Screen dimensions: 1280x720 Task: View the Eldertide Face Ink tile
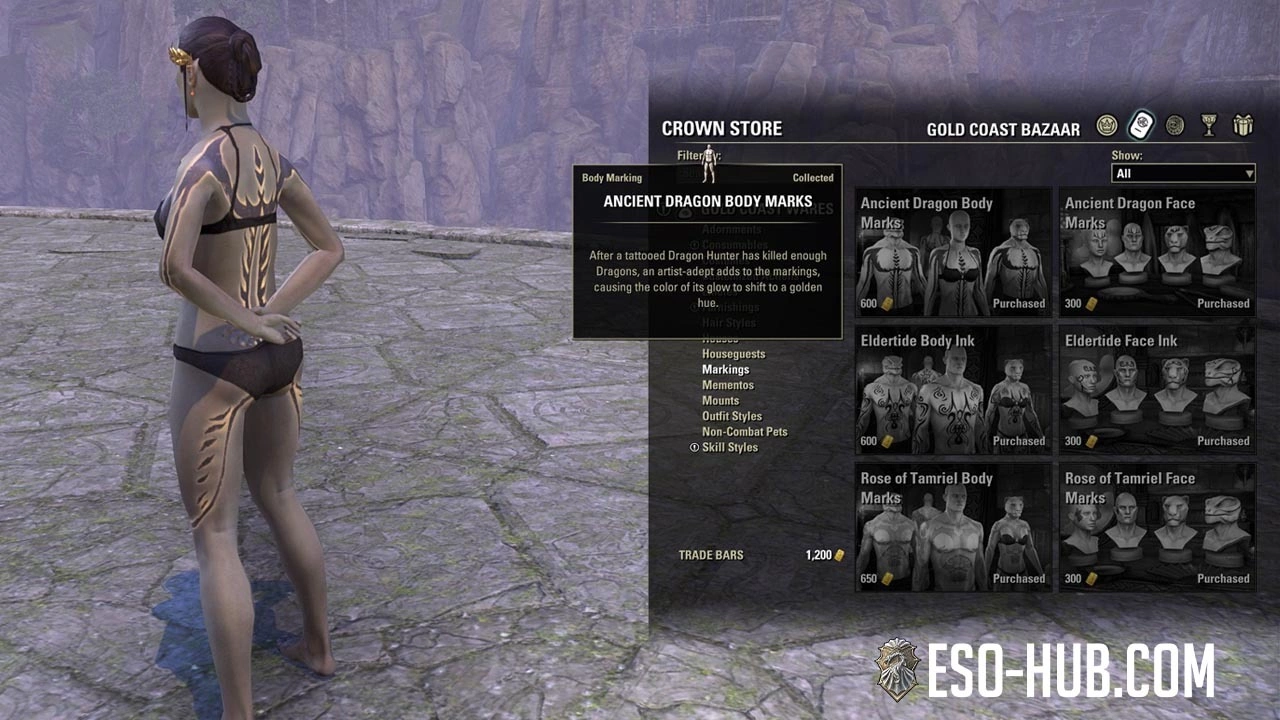click(x=1157, y=389)
